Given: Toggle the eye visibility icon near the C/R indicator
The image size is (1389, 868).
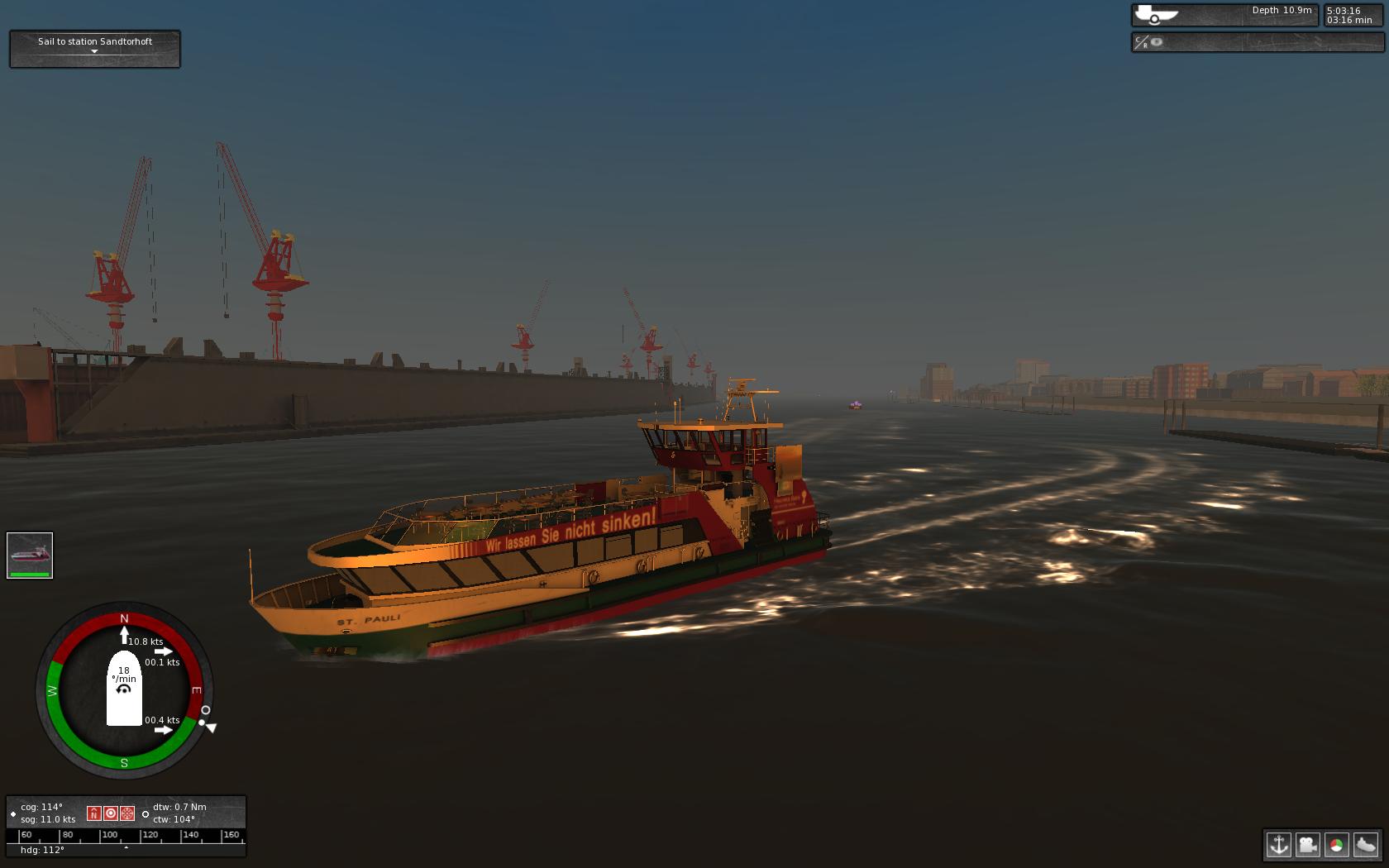Looking at the screenshot, I should 1157,42.
